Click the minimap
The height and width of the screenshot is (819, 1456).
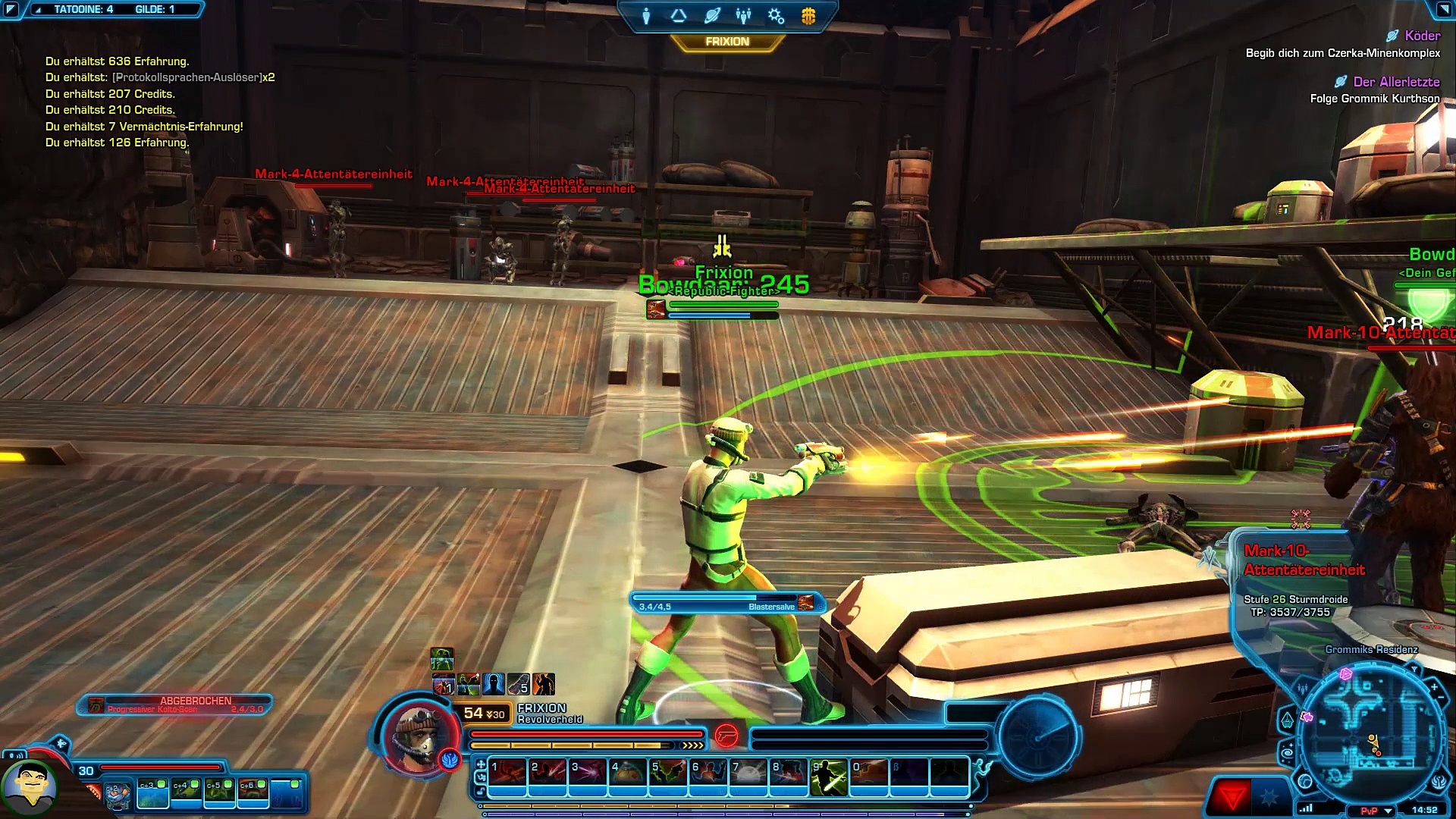[x=1371, y=734]
